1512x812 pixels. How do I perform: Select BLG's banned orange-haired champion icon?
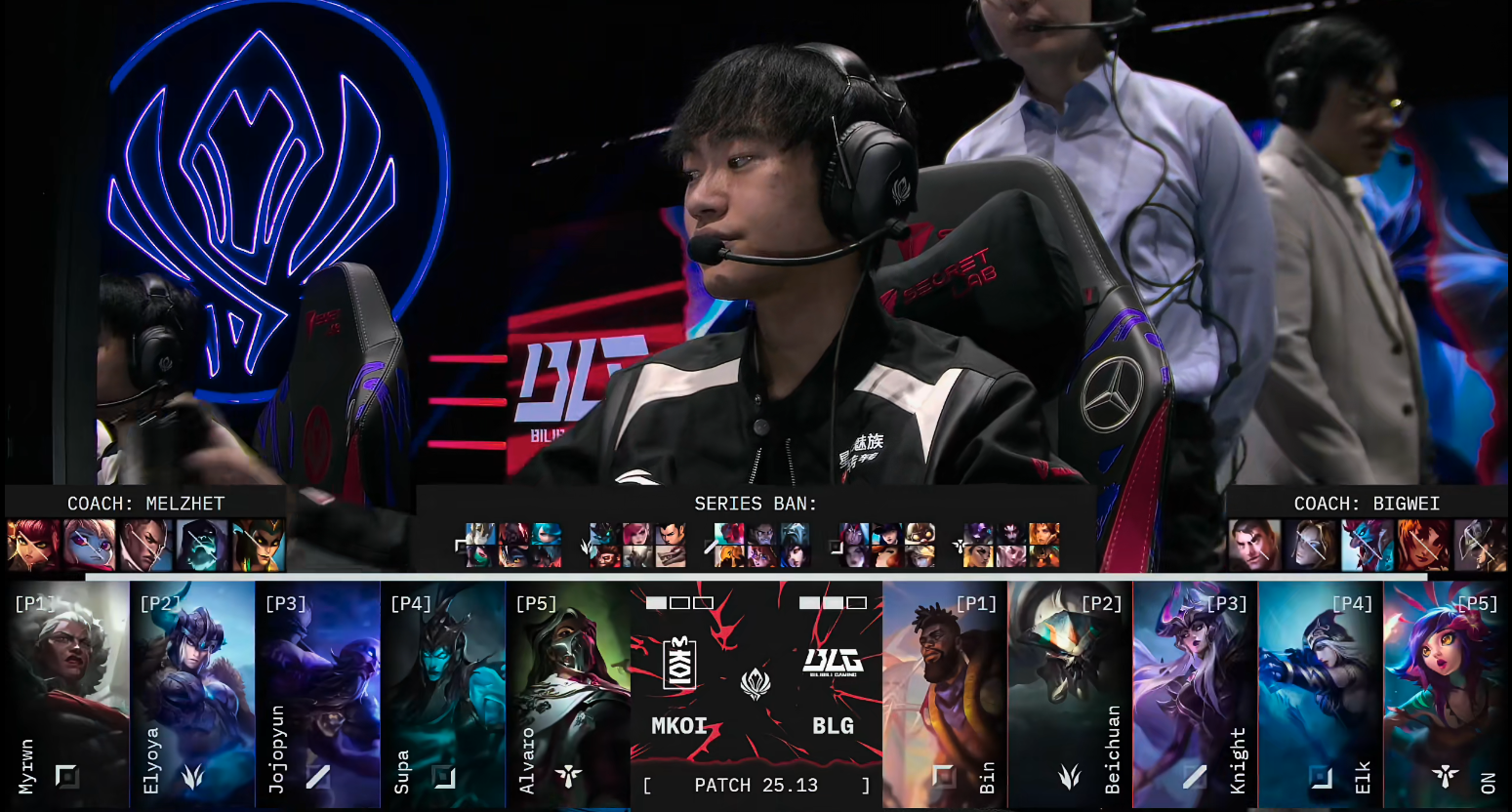(x=1423, y=545)
